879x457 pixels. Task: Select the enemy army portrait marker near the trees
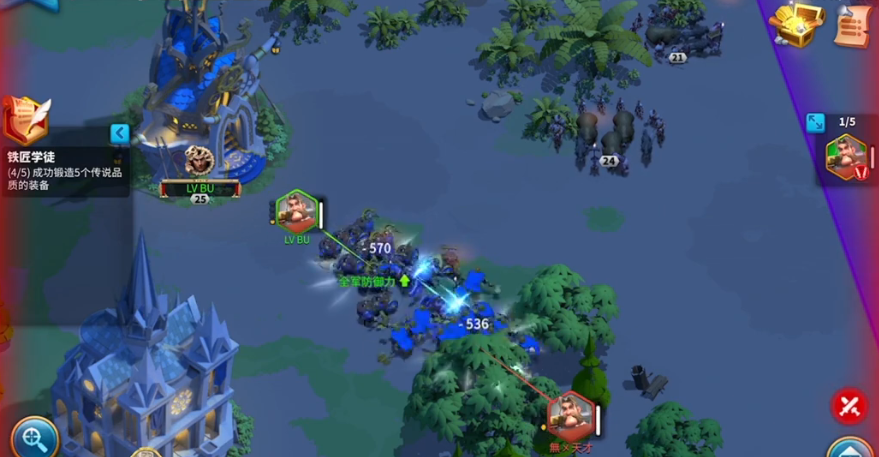tap(572, 415)
